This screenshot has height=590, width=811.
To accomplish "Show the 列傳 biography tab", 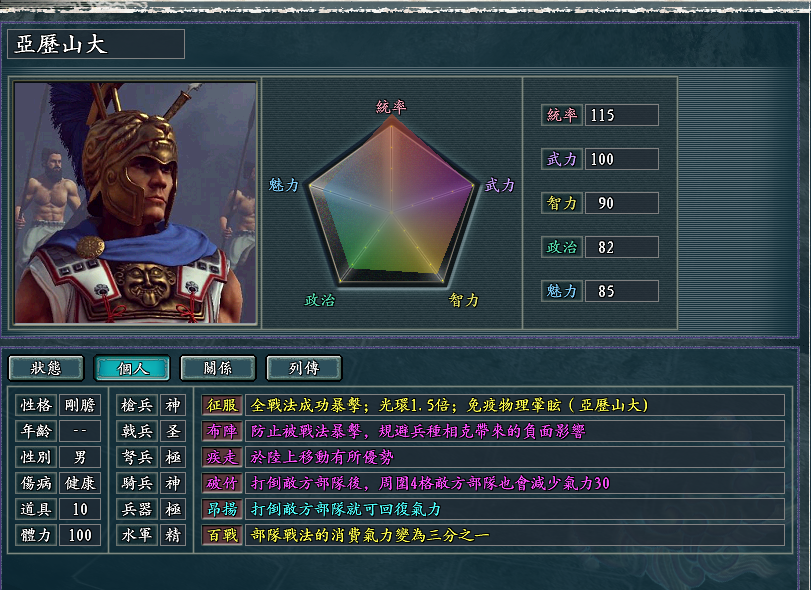I will [x=304, y=368].
